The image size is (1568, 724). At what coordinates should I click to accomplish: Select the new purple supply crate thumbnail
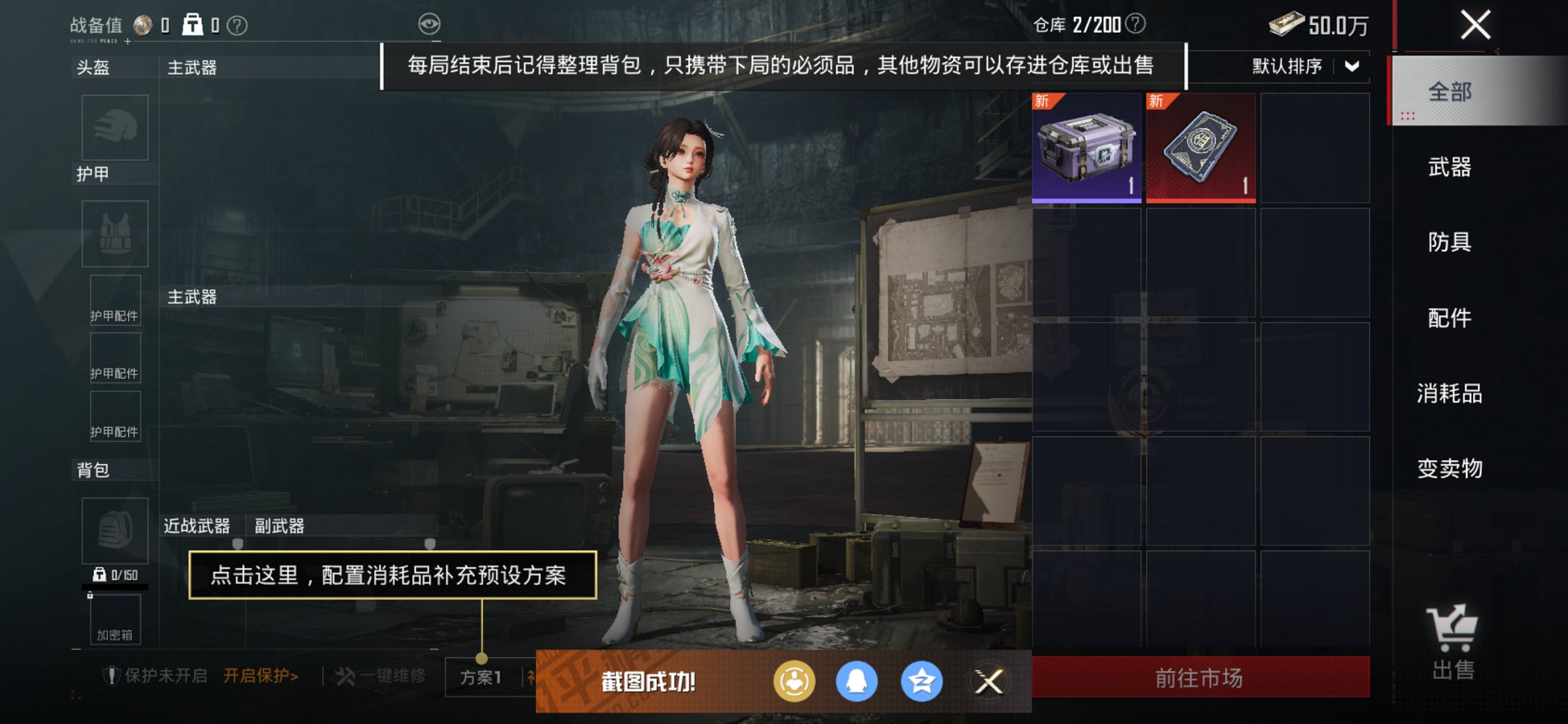1085,145
